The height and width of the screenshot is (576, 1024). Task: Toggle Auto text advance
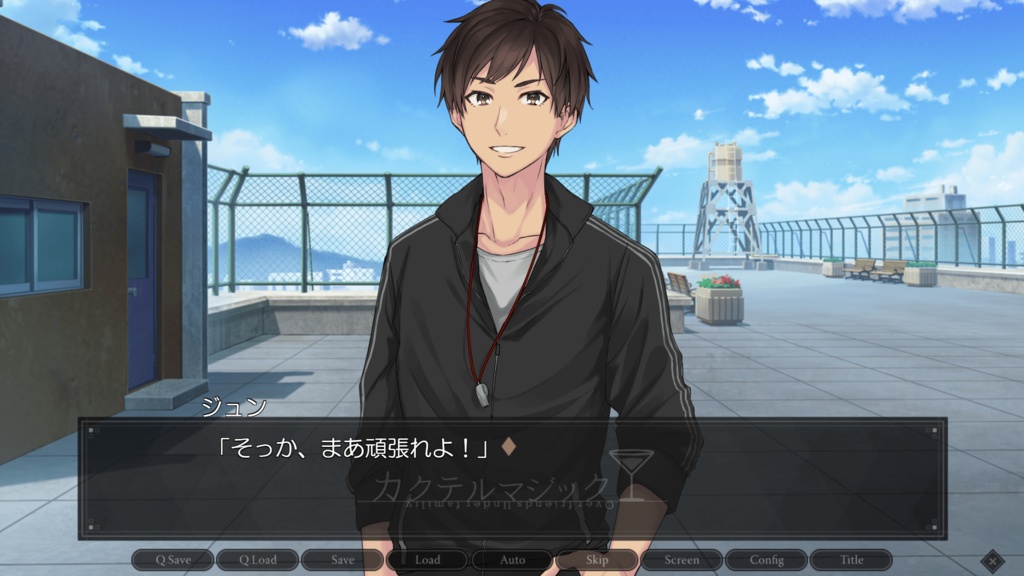pos(512,560)
